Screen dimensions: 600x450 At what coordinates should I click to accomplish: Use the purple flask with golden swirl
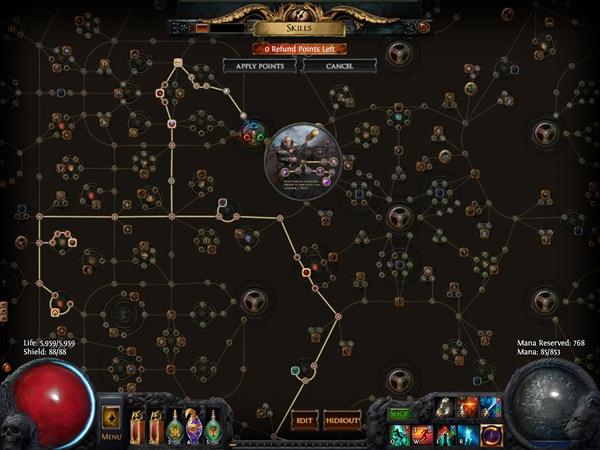tap(194, 427)
